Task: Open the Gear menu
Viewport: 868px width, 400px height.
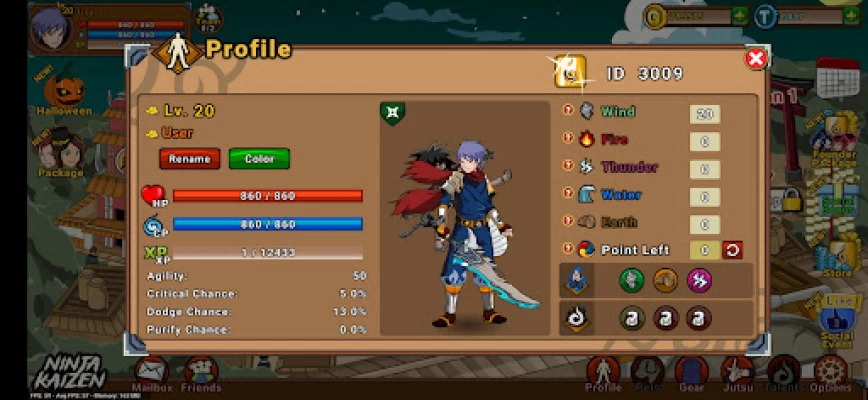Action: [692, 374]
